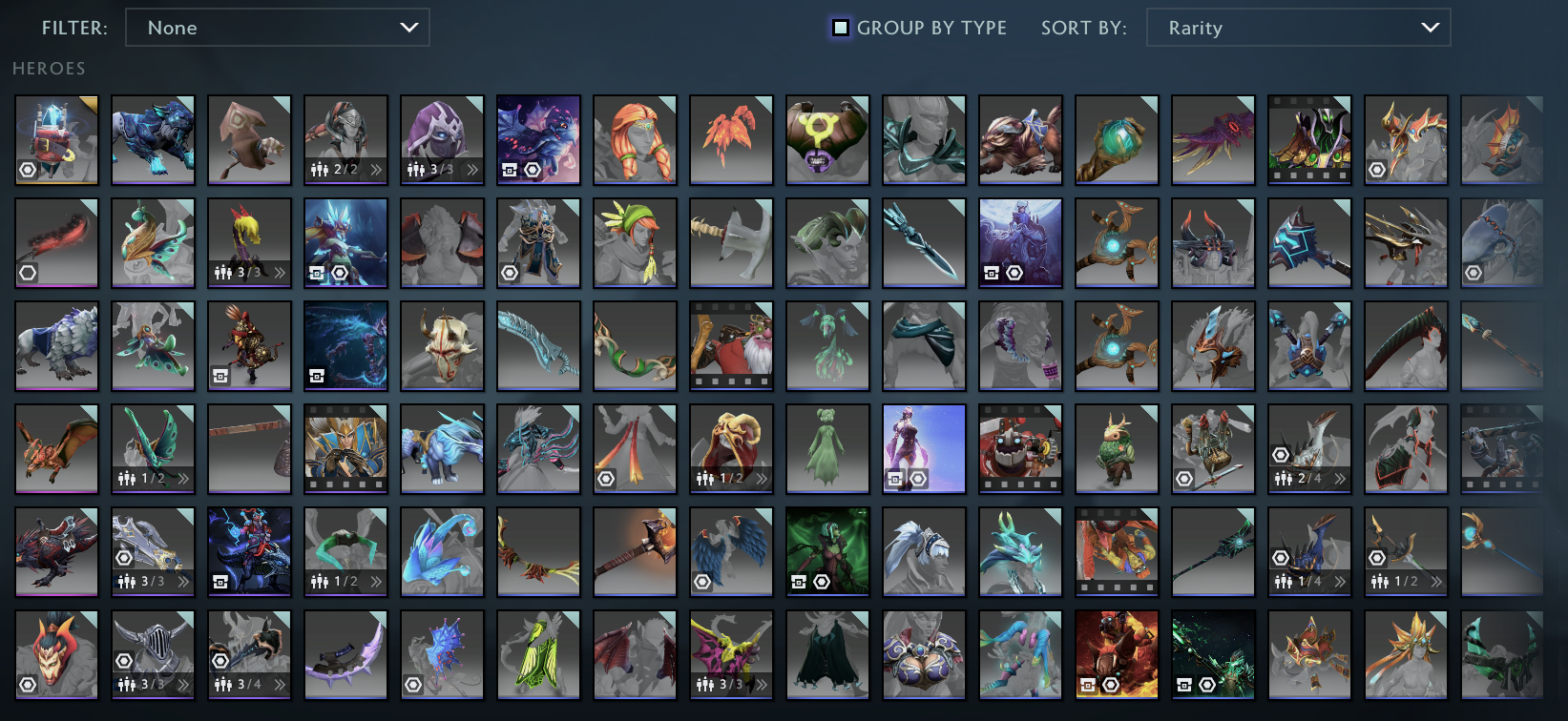The image size is (1568, 721).
Task: Select the HEROES section header
Action: click(x=49, y=68)
